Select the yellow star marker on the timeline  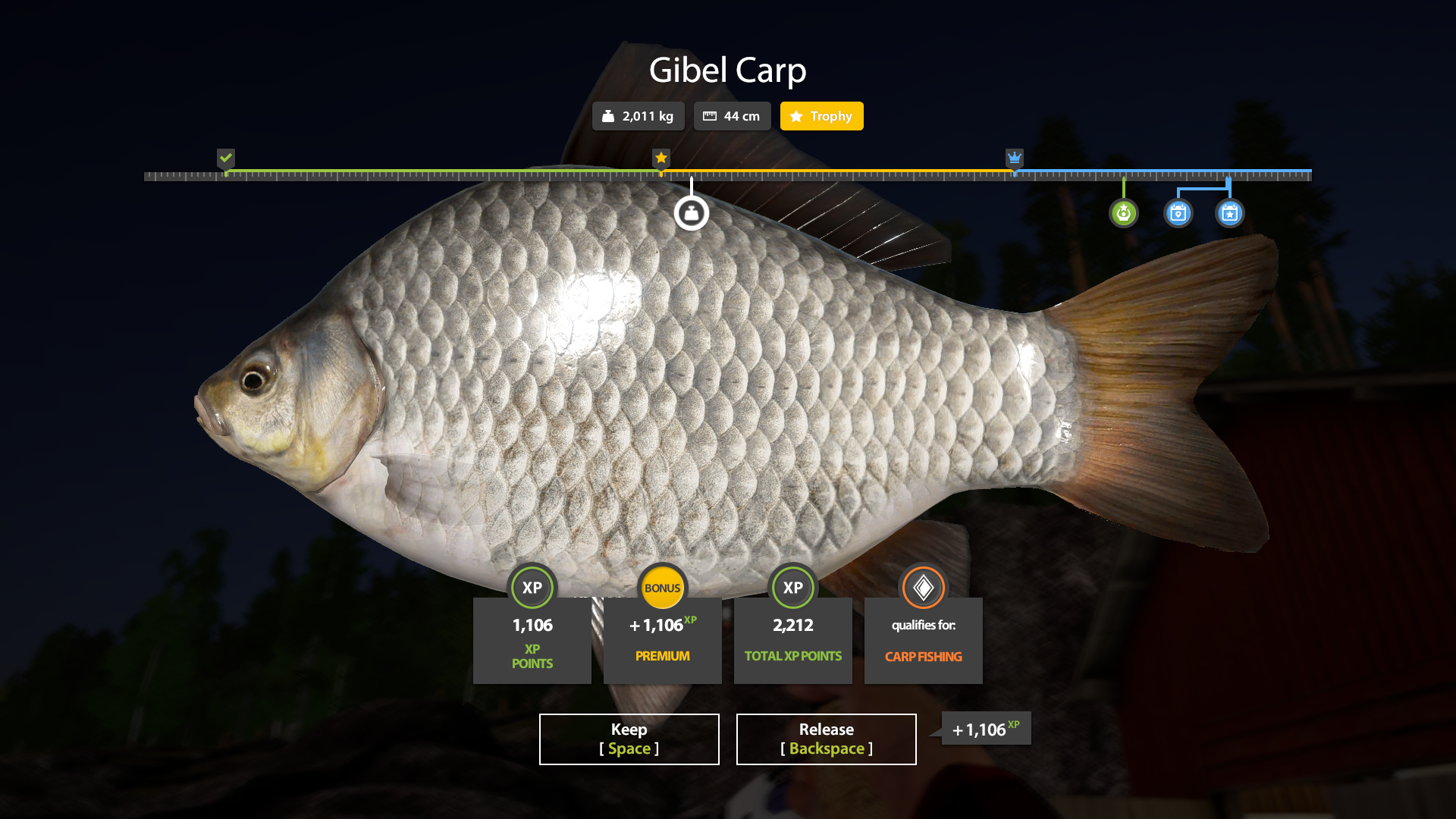[x=660, y=158]
